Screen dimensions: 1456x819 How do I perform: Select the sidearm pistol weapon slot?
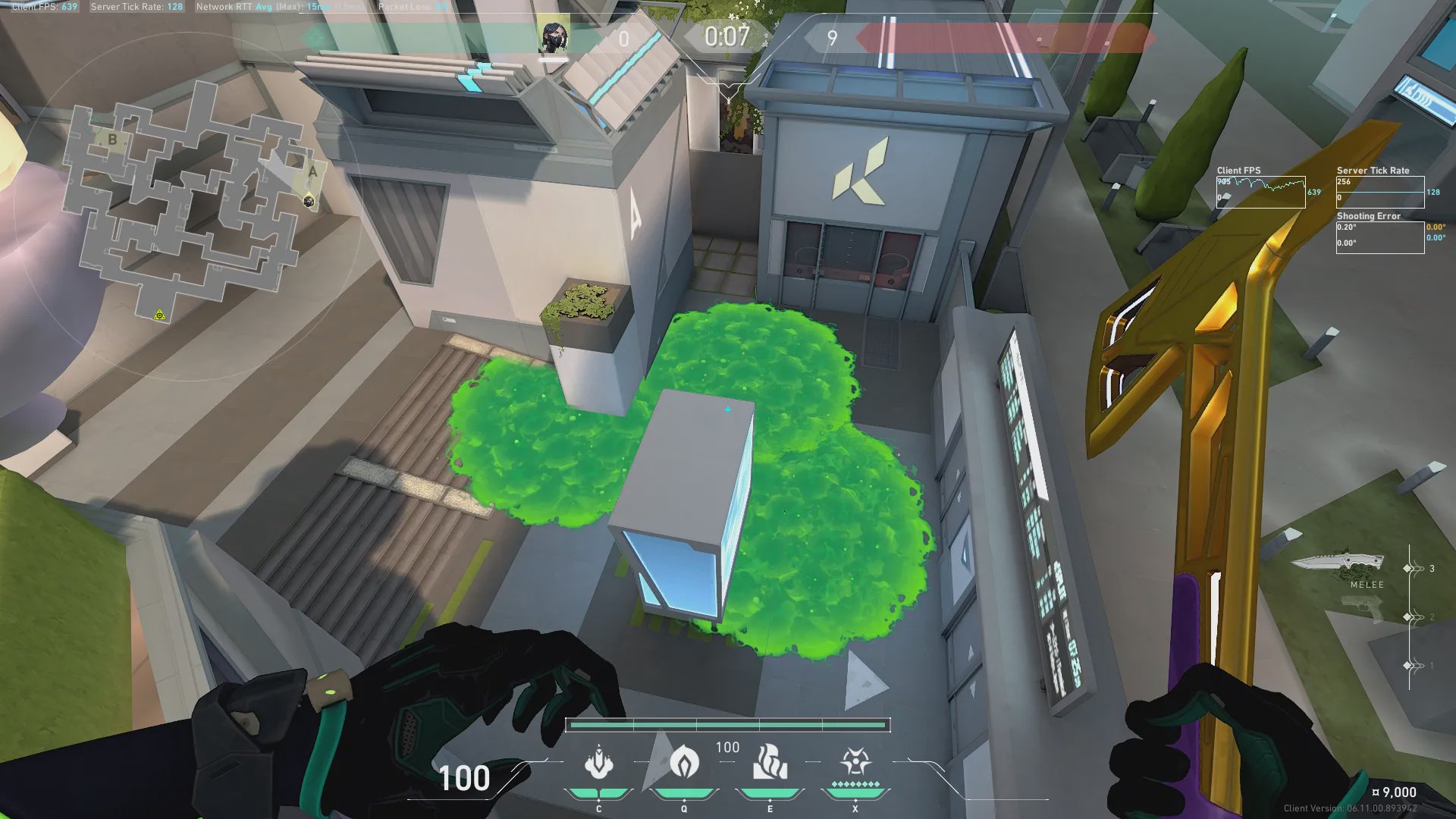coord(1362,609)
